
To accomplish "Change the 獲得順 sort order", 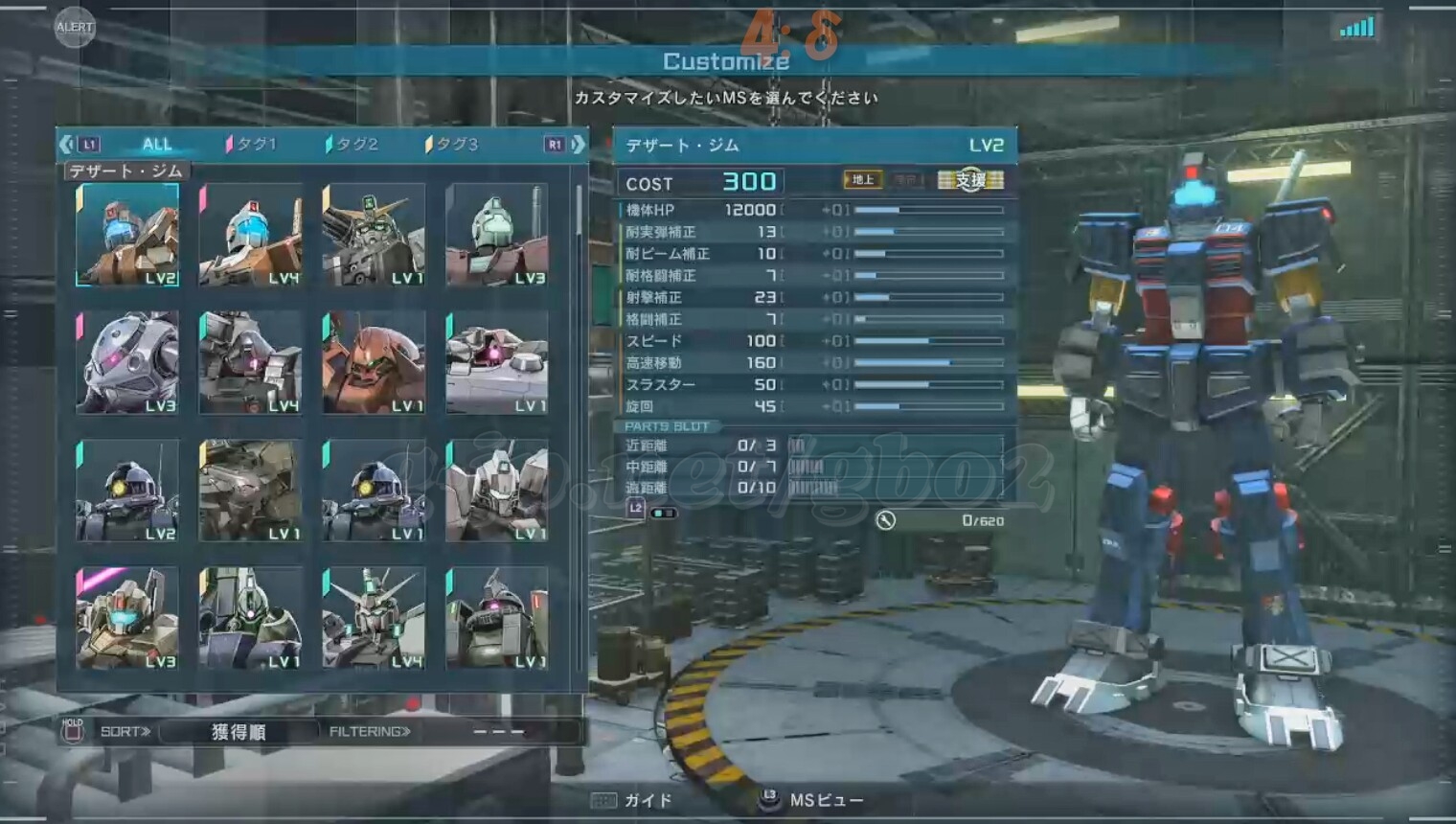I will pos(239,732).
